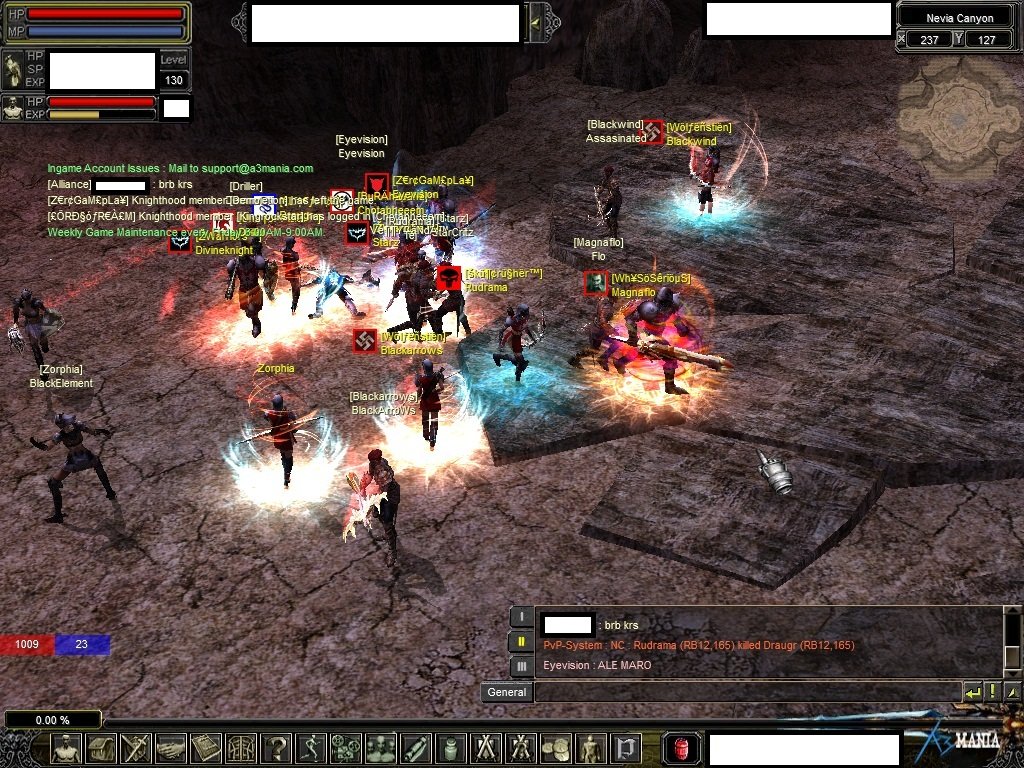This screenshot has width=1024, height=768.
Task: Click the gold coins icon in the toolbar
Action: tap(556, 748)
